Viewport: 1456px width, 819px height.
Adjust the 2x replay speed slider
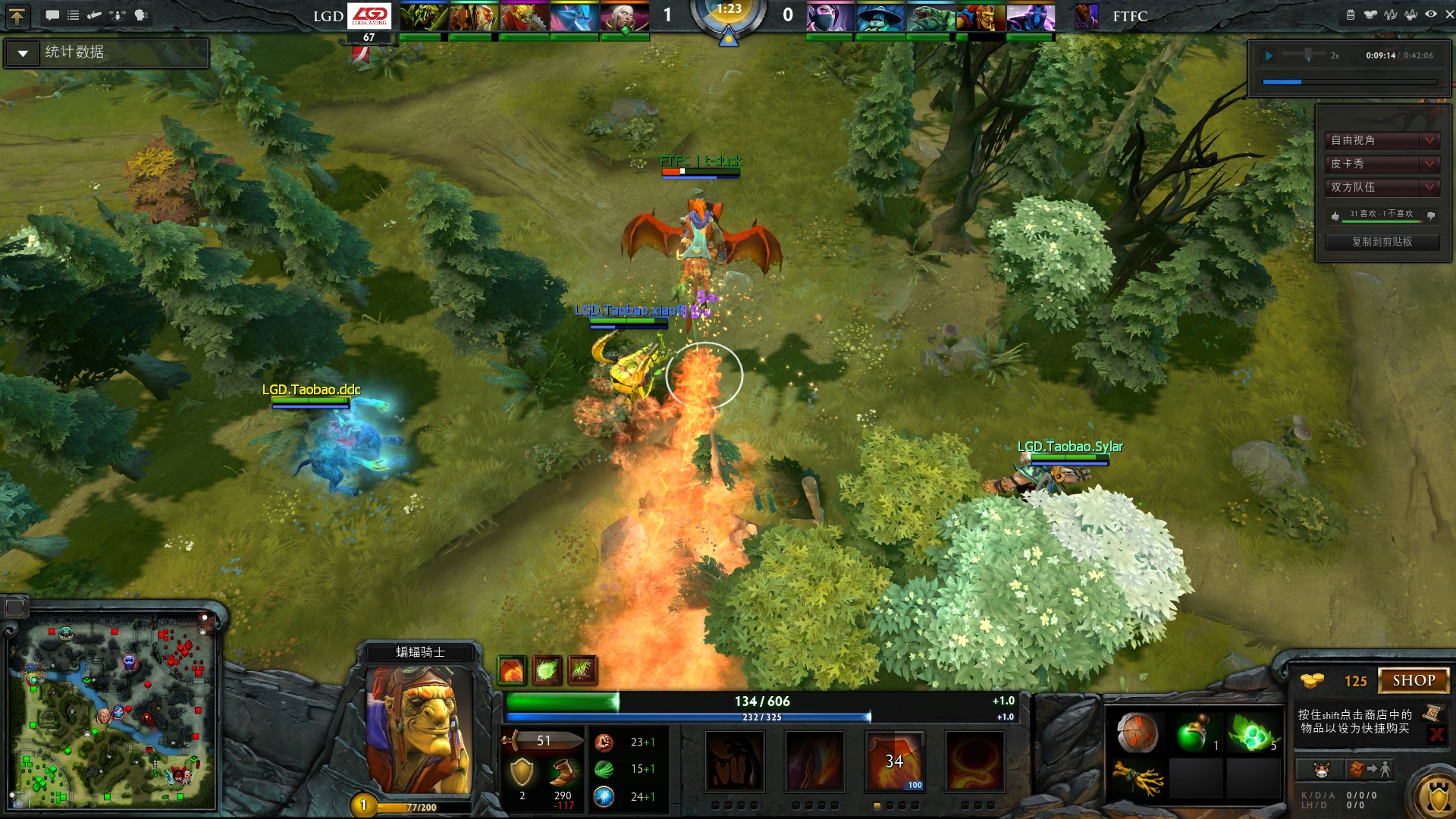[1308, 54]
